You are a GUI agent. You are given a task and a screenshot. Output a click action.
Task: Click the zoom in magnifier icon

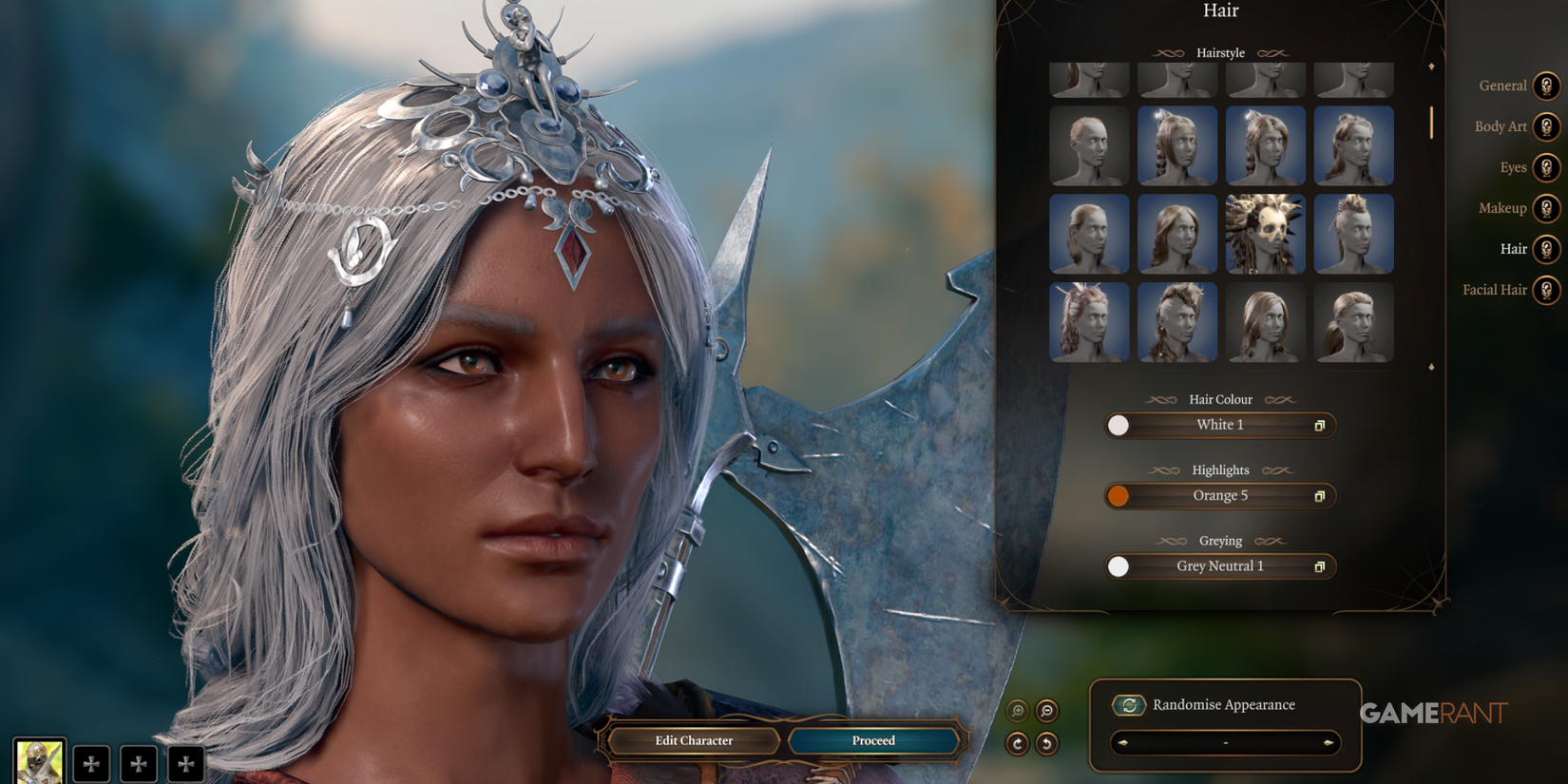(x=1018, y=709)
